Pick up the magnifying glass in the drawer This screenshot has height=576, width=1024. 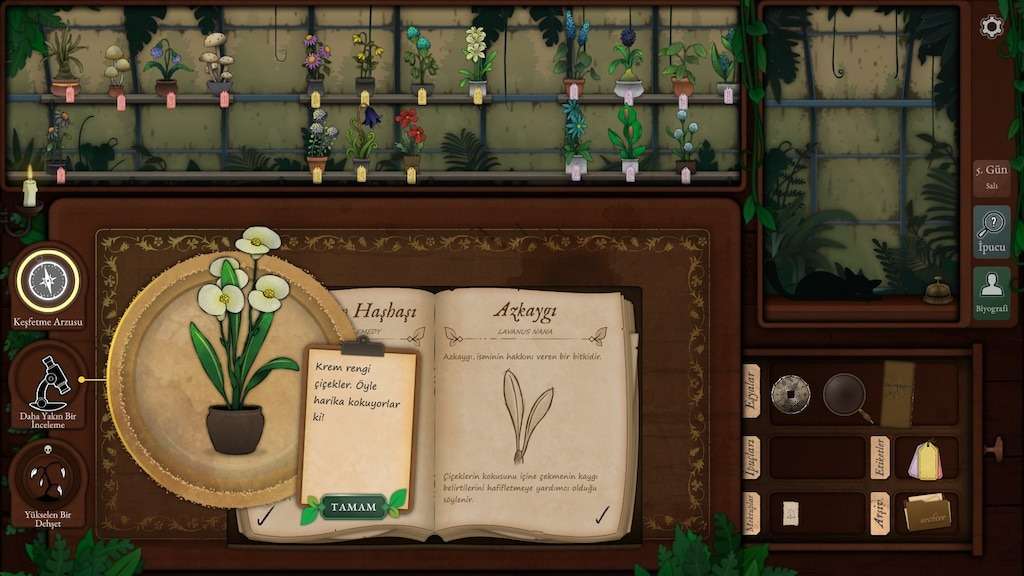(x=847, y=395)
